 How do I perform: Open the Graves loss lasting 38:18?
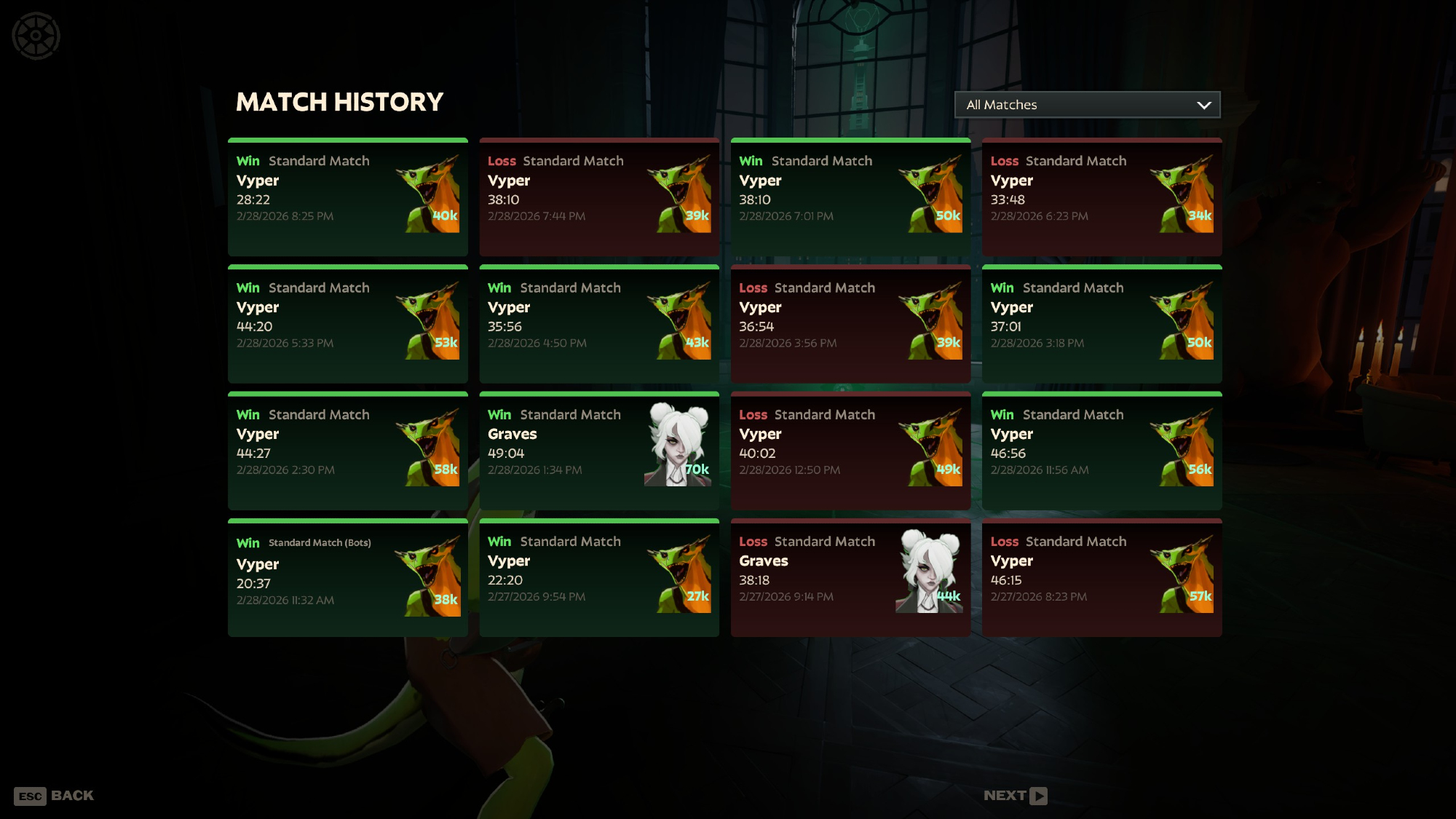[x=850, y=578]
